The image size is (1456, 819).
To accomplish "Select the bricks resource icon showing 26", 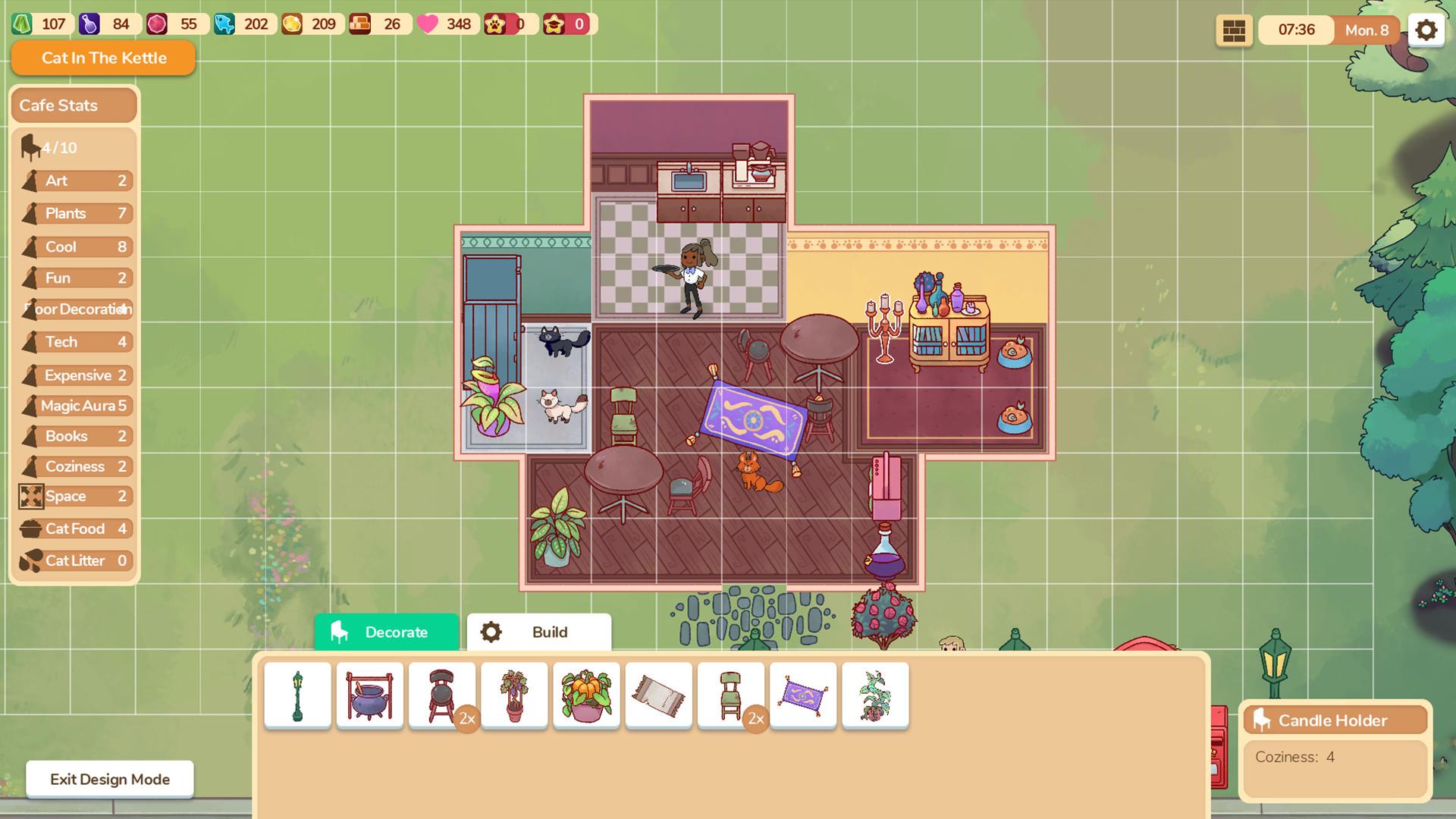I will [360, 24].
